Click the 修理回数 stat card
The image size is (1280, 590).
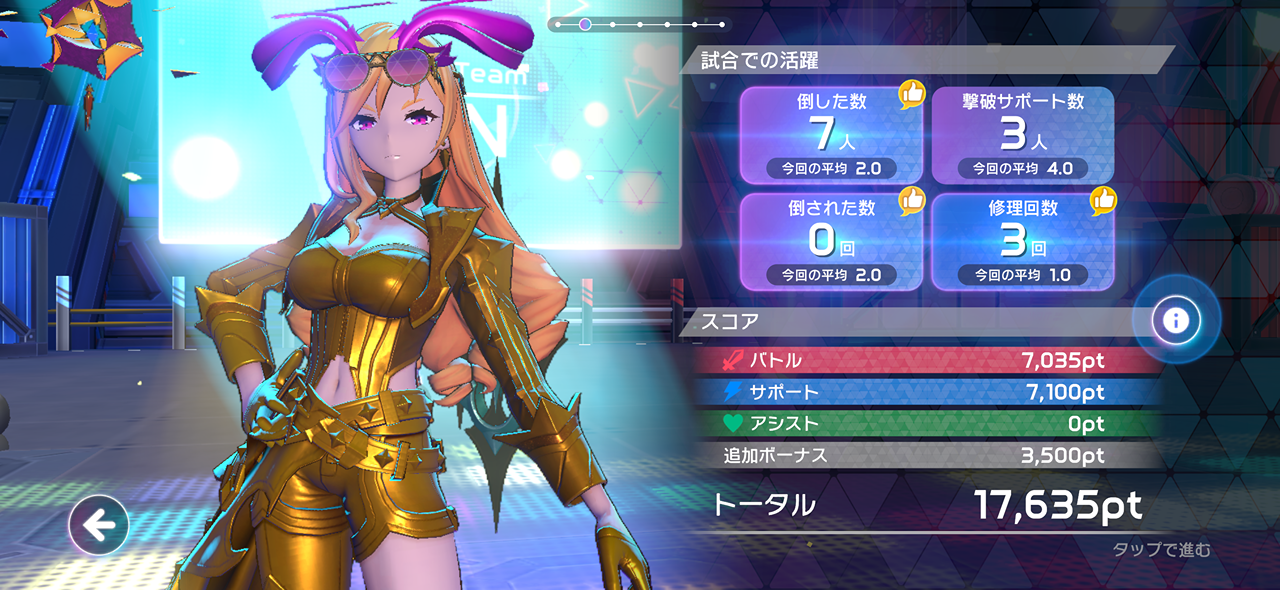(x=1022, y=242)
